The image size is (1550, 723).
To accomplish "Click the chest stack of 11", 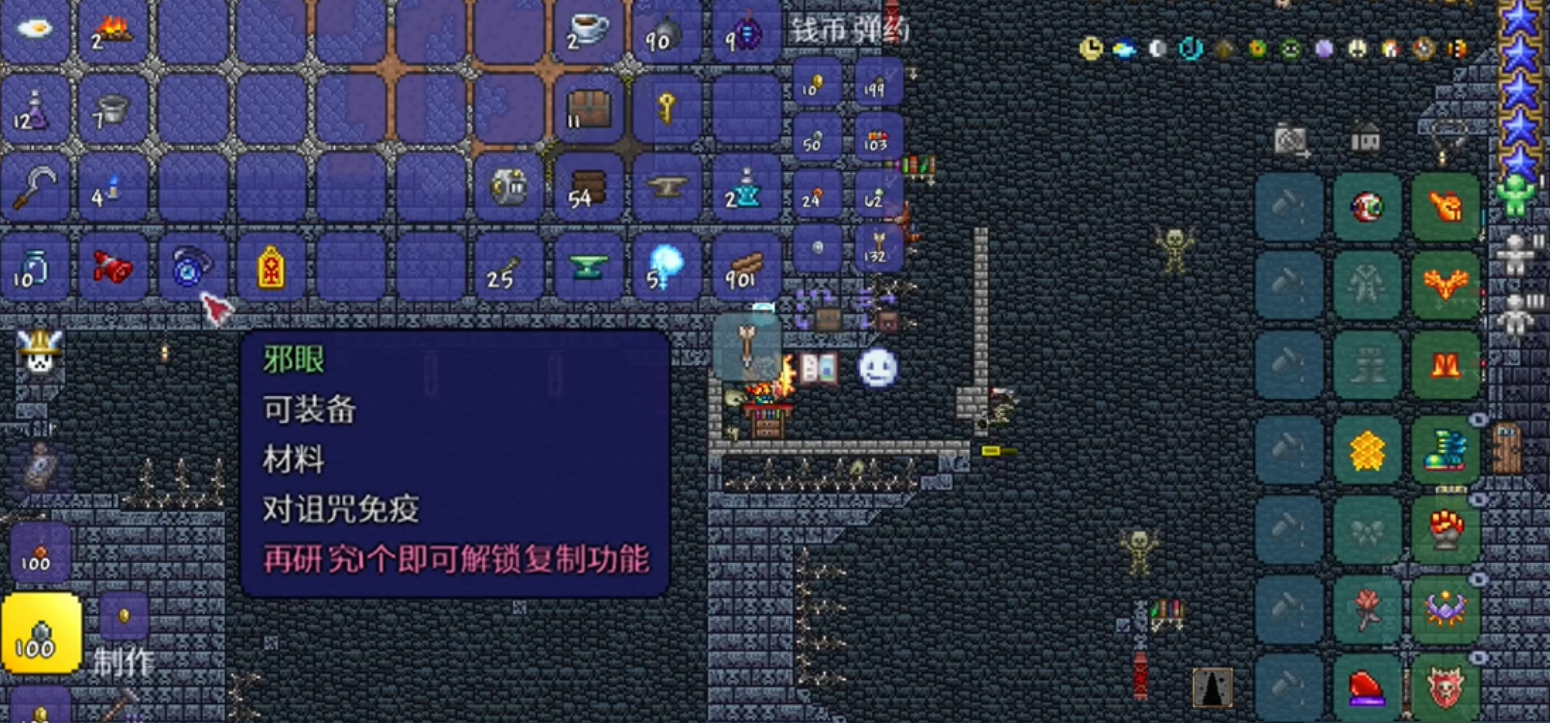I will point(587,108).
